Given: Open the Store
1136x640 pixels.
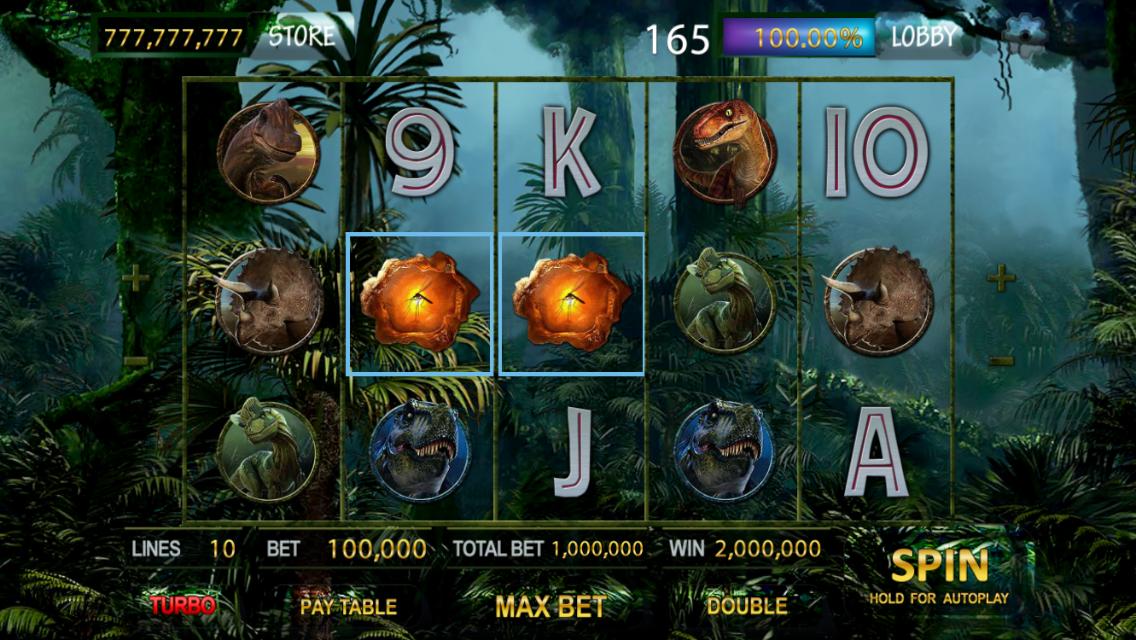Looking at the screenshot, I should click(301, 37).
